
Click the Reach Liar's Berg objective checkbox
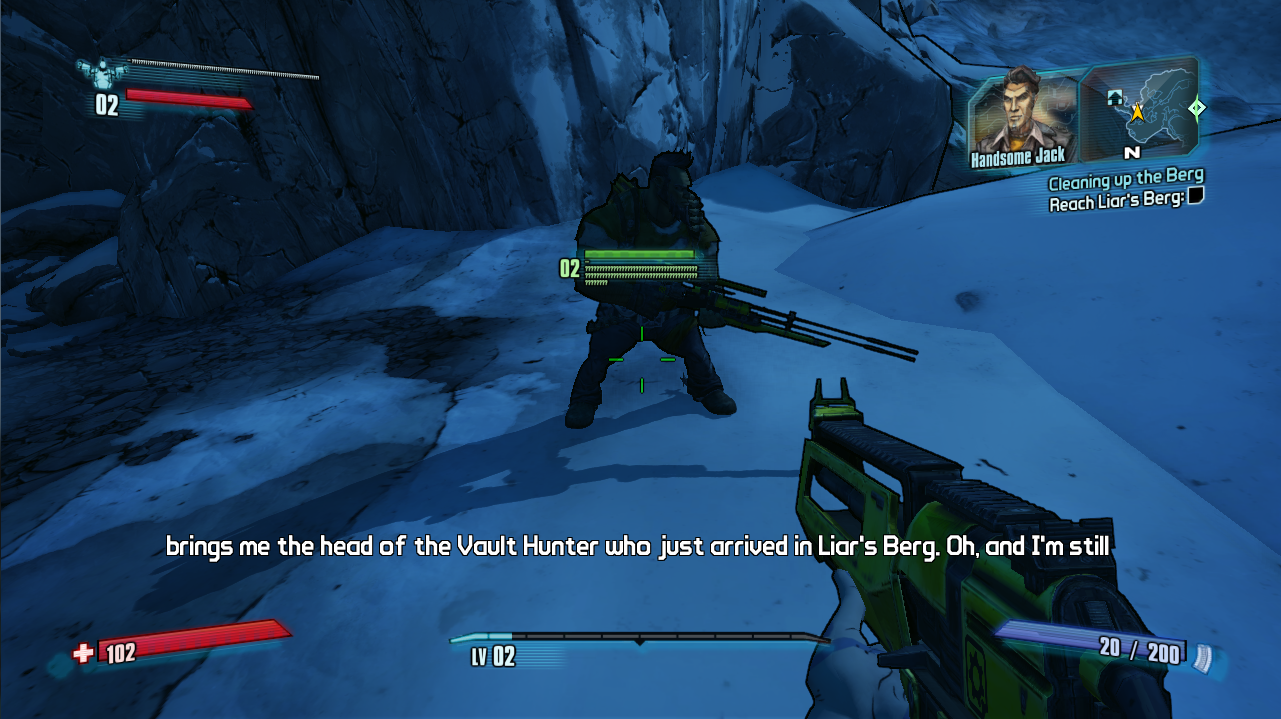click(1195, 198)
